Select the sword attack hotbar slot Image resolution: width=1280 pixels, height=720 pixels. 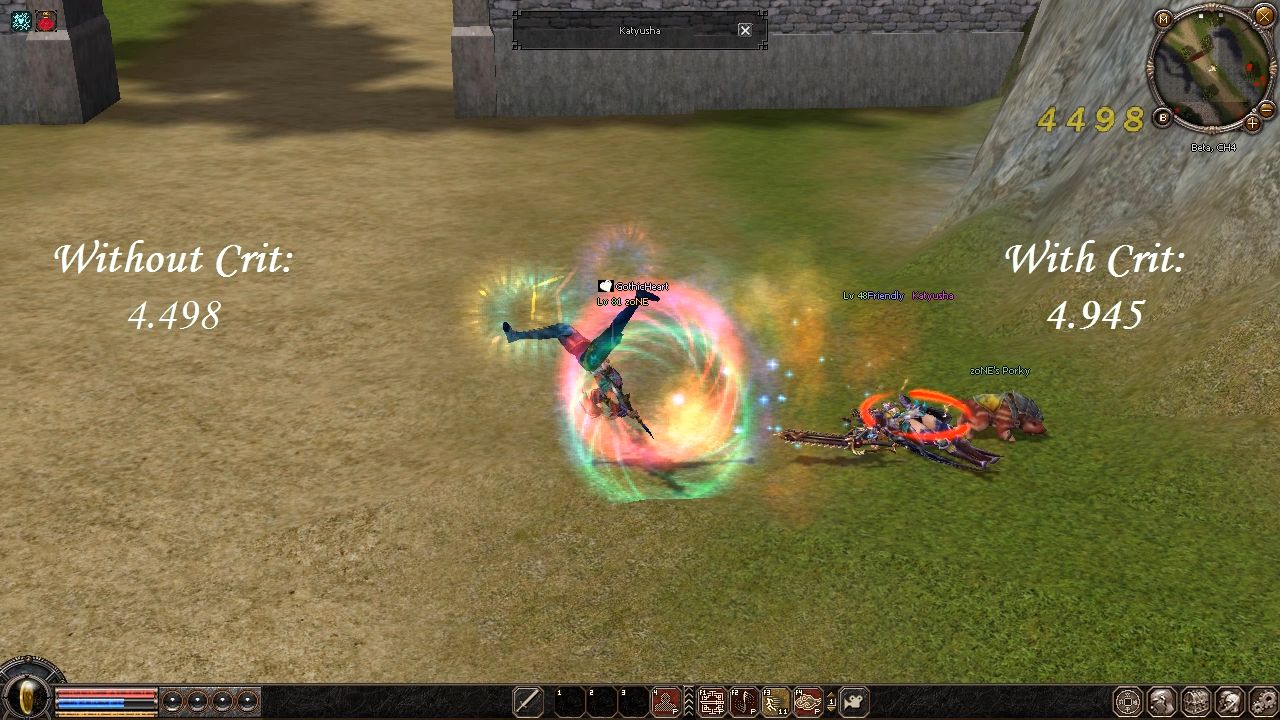pyautogui.click(x=528, y=701)
